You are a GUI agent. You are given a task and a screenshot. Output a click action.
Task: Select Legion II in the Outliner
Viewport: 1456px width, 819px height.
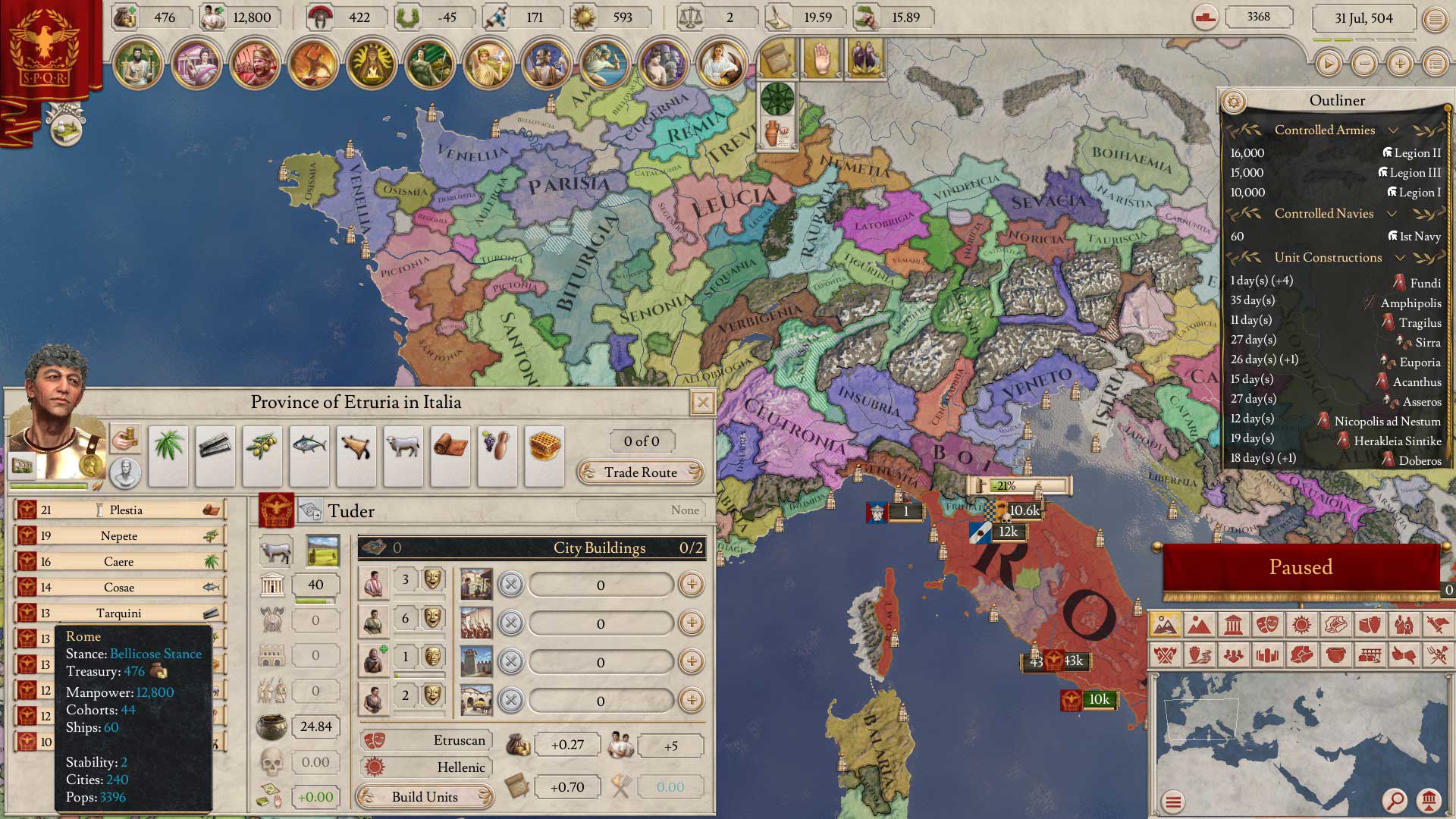pyautogui.click(x=1410, y=153)
